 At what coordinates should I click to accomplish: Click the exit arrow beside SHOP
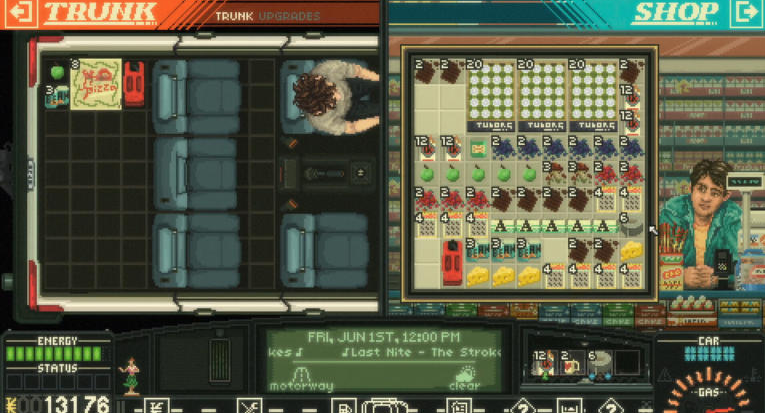[x=744, y=13]
